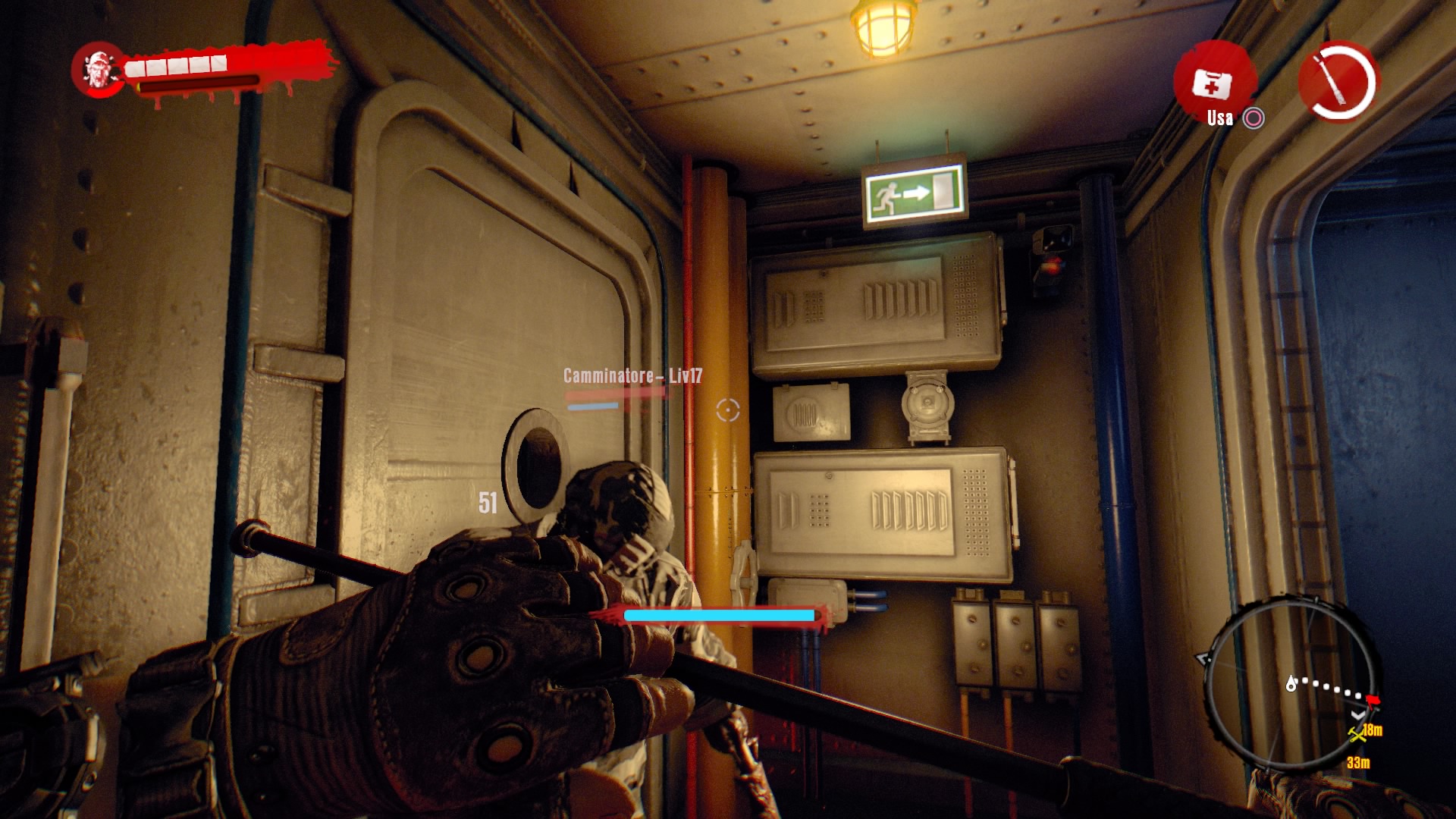Select the red quest flag on minimap
Image resolution: width=1456 pixels, height=819 pixels.
pos(1373,699)
